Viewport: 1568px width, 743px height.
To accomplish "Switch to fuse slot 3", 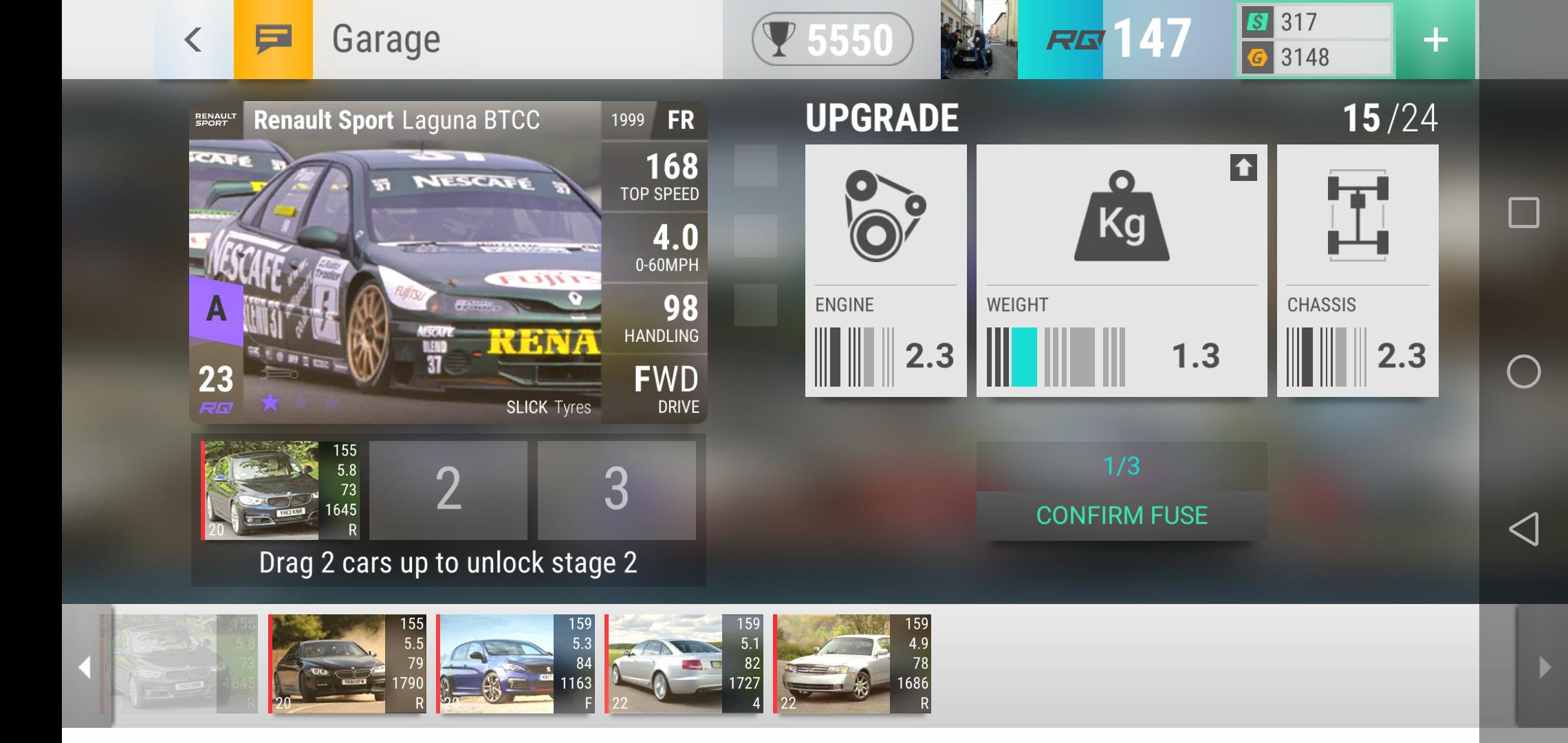I will pos(616,490).
